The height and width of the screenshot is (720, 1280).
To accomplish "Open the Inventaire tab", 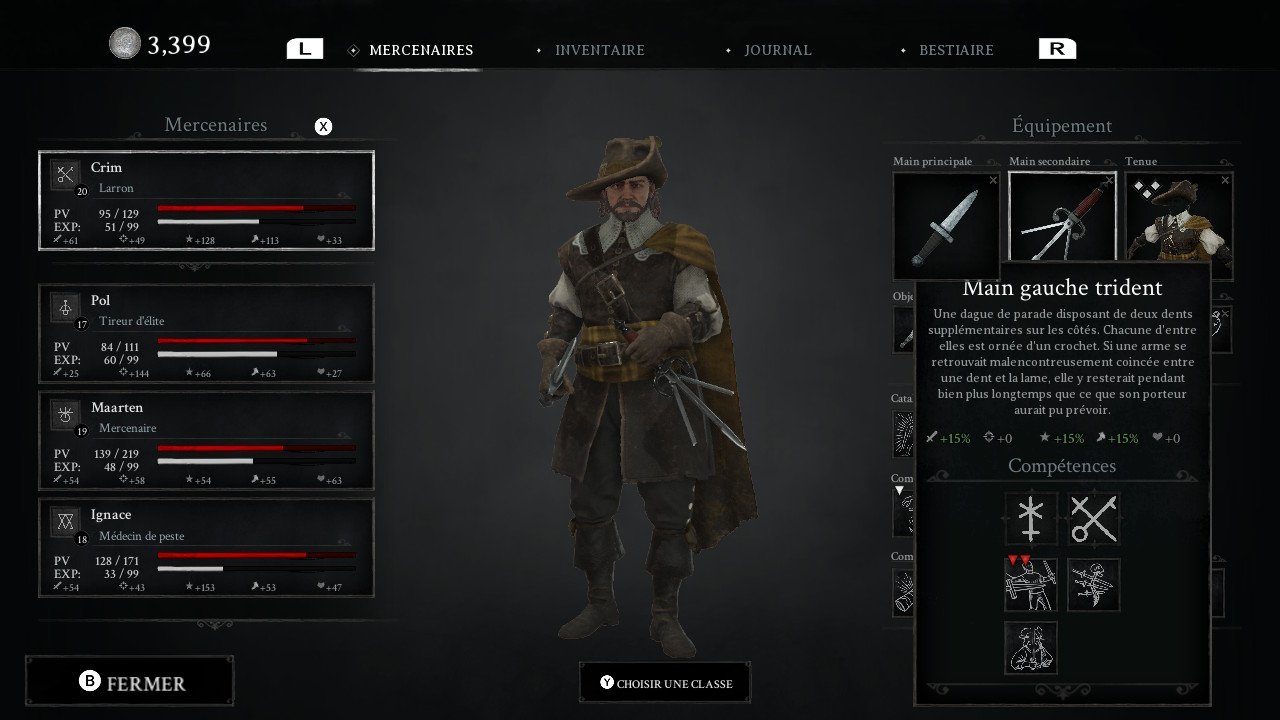I will click(599, 50).
